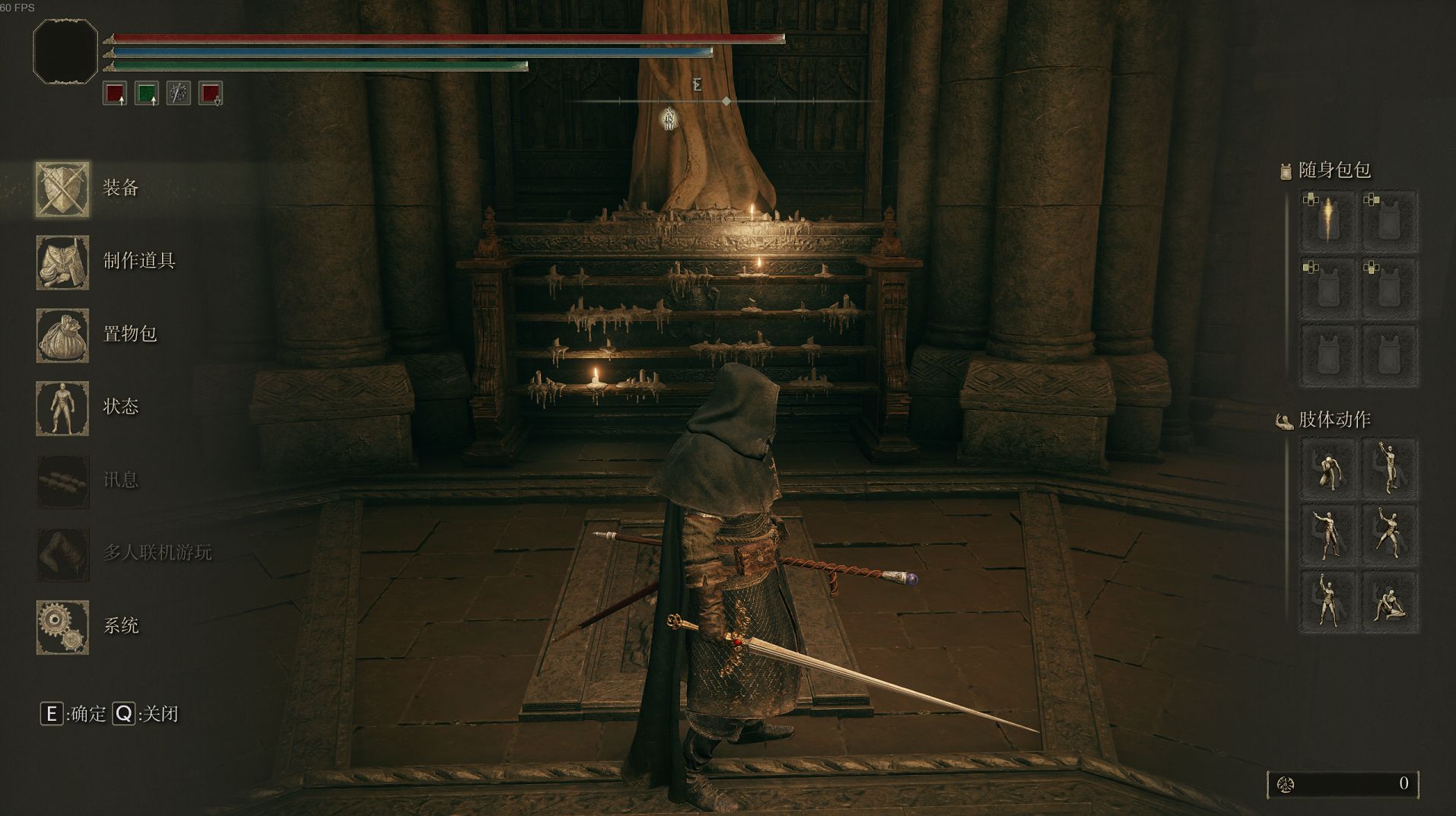1456x816 pixels.
Task: Use the golden glowing item in the pouch
Action: click(1327, 221)
